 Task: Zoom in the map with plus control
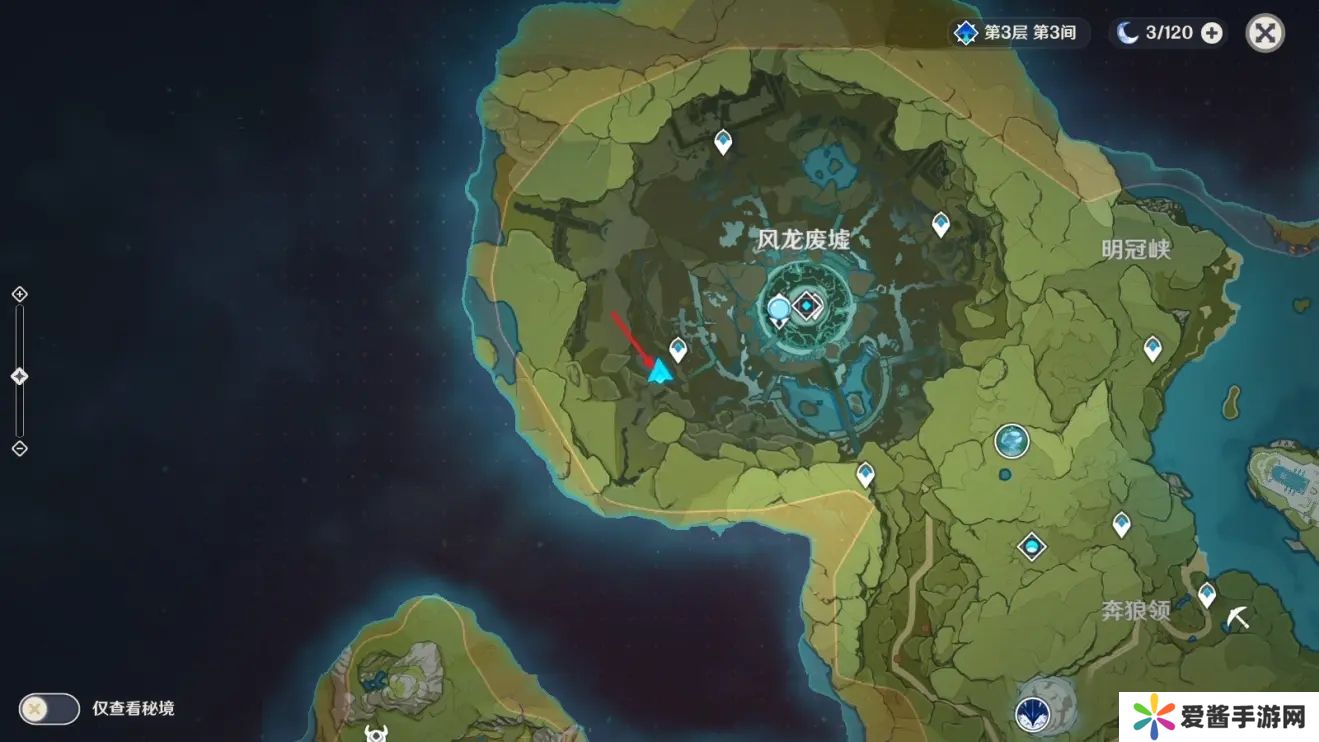coord(19,294)
